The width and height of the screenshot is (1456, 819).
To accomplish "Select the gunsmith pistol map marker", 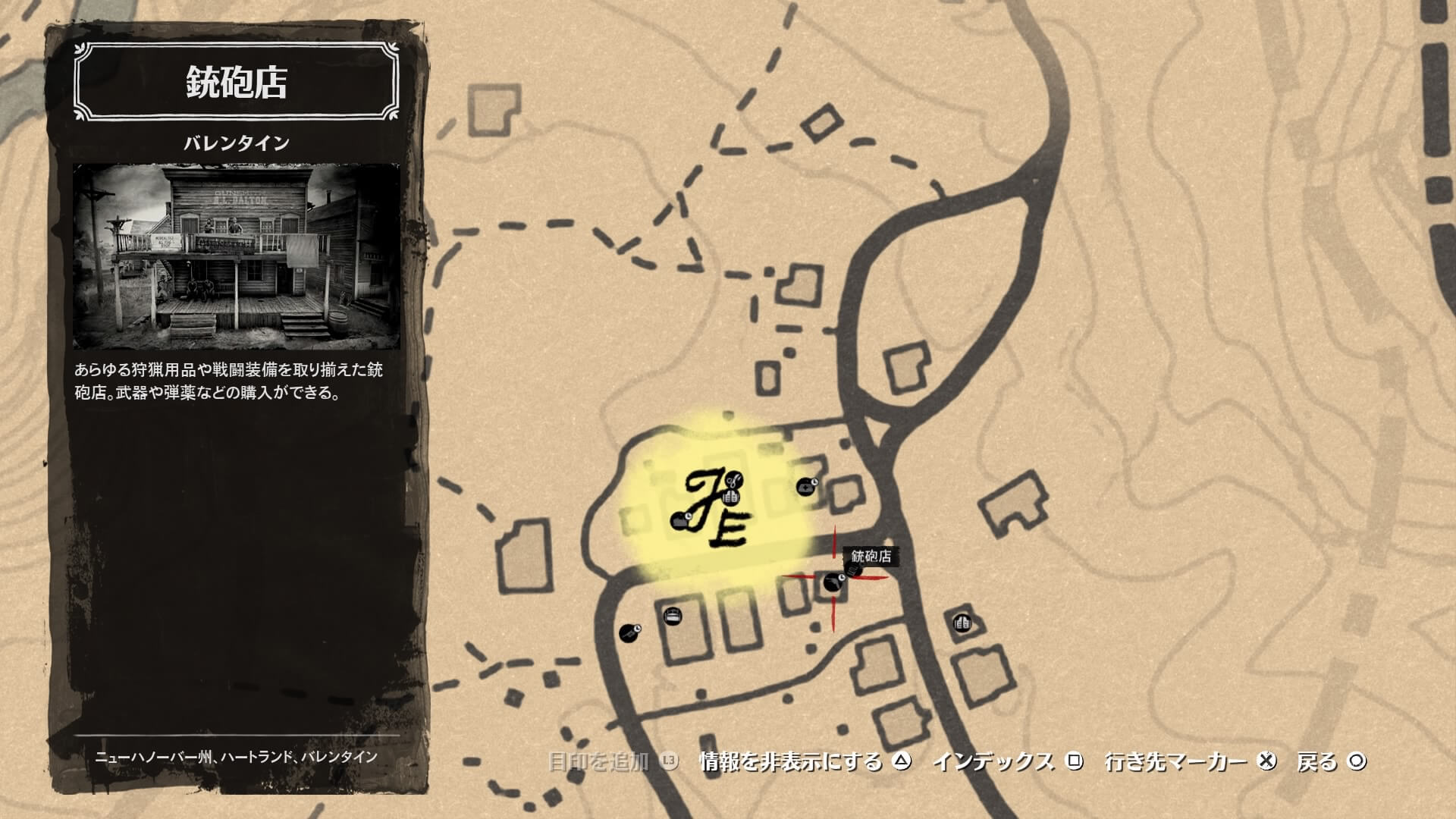I will (832, 583).
